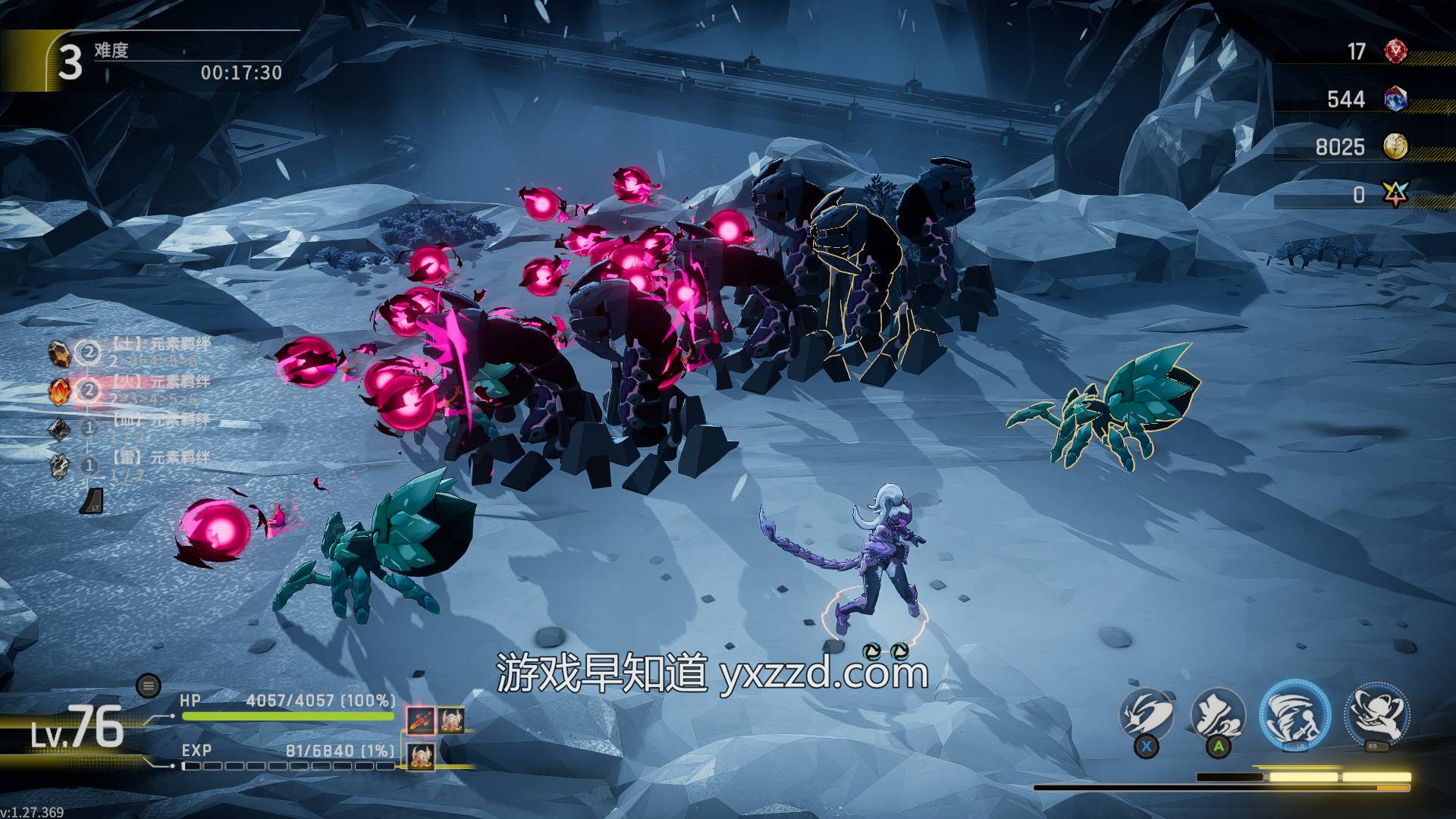Activate the orb-in-hand ultimate skill

point(1376,714)
